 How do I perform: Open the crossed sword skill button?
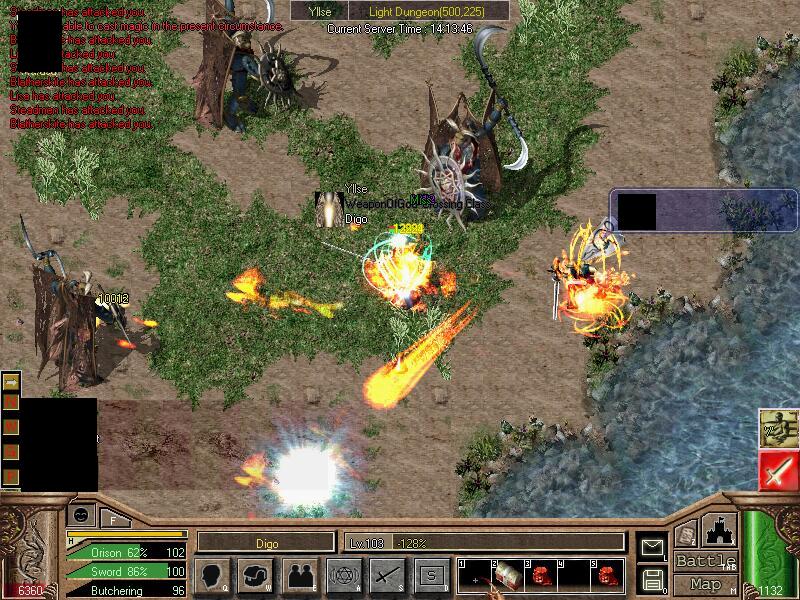(388, 575)
